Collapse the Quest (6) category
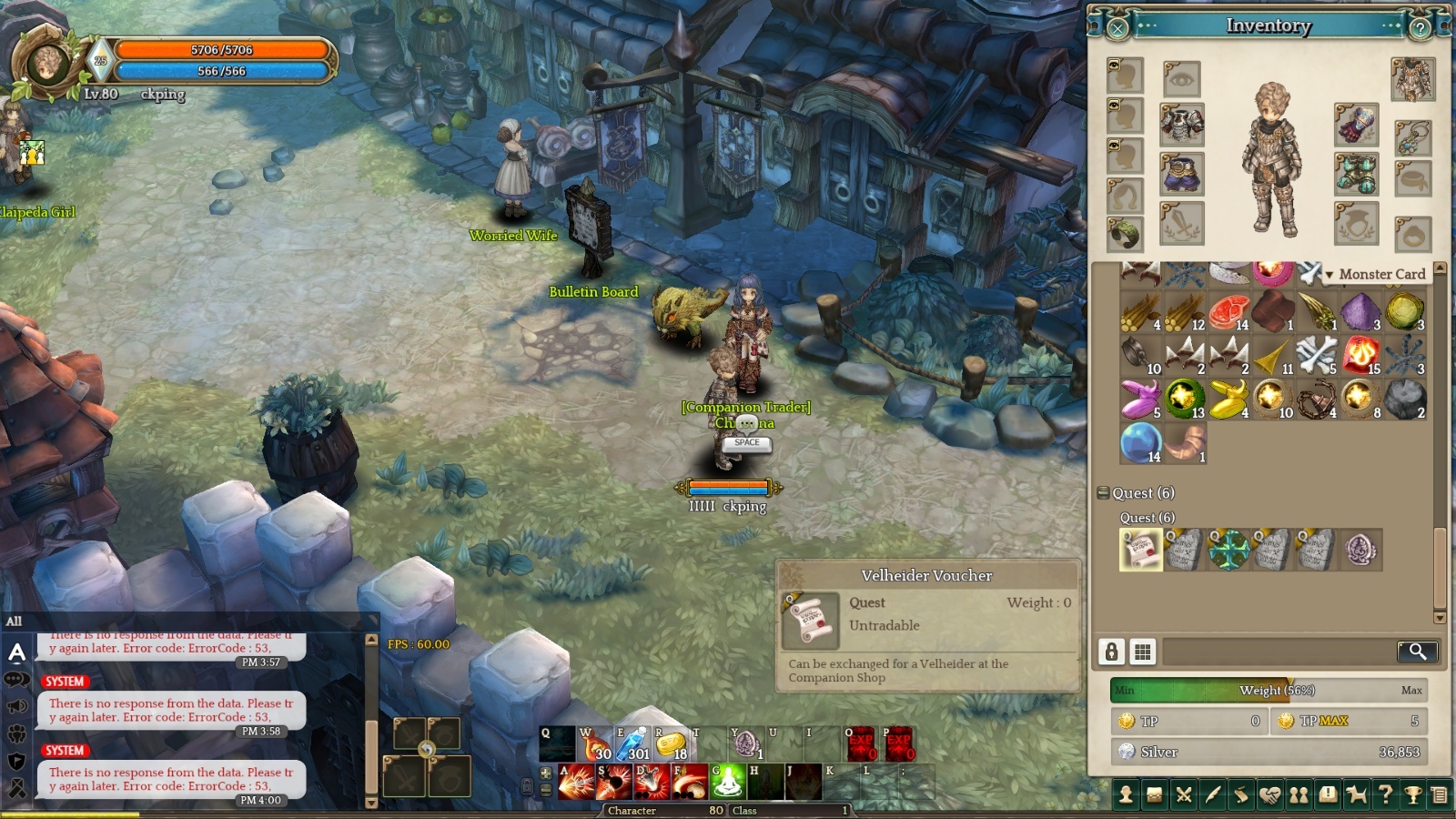Image resolution: width=1456 pixels, height=819 pixels. coord(1103,493)
